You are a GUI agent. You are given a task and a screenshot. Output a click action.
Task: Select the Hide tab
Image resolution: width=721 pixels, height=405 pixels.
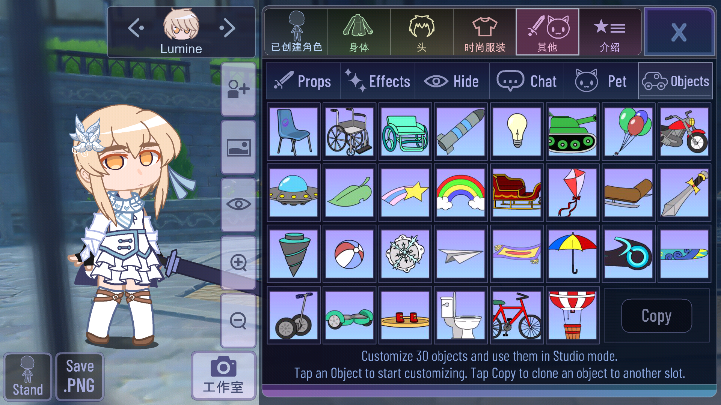452,81
